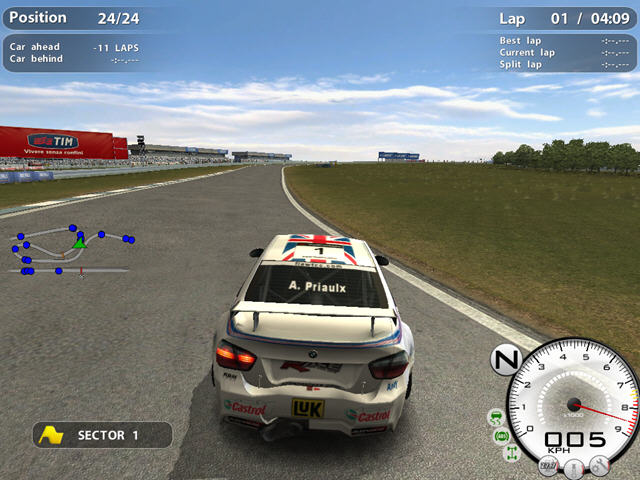This screenshot has width=640, height=480.
Task: Select the green player arrow on the minimap
Action: tap(79, 242)
